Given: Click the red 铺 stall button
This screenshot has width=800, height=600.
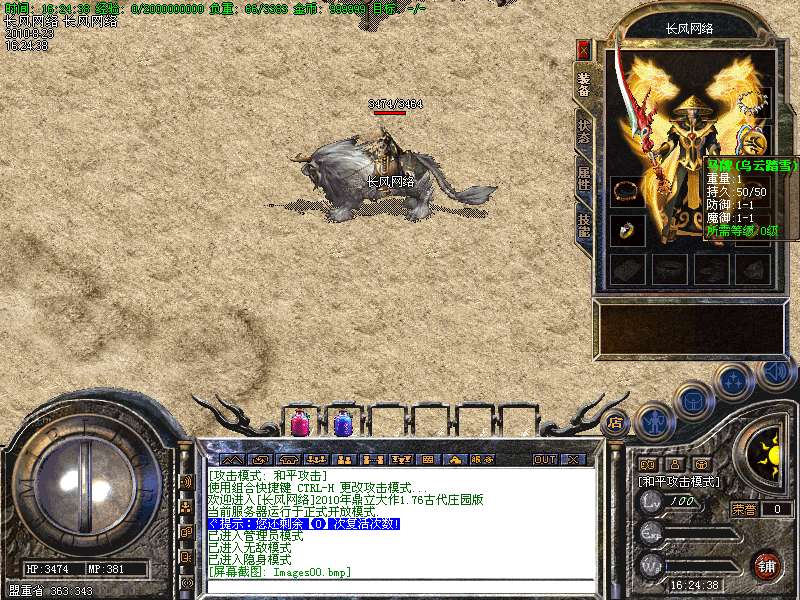Looking at the screenshot, I should point(767,565).
